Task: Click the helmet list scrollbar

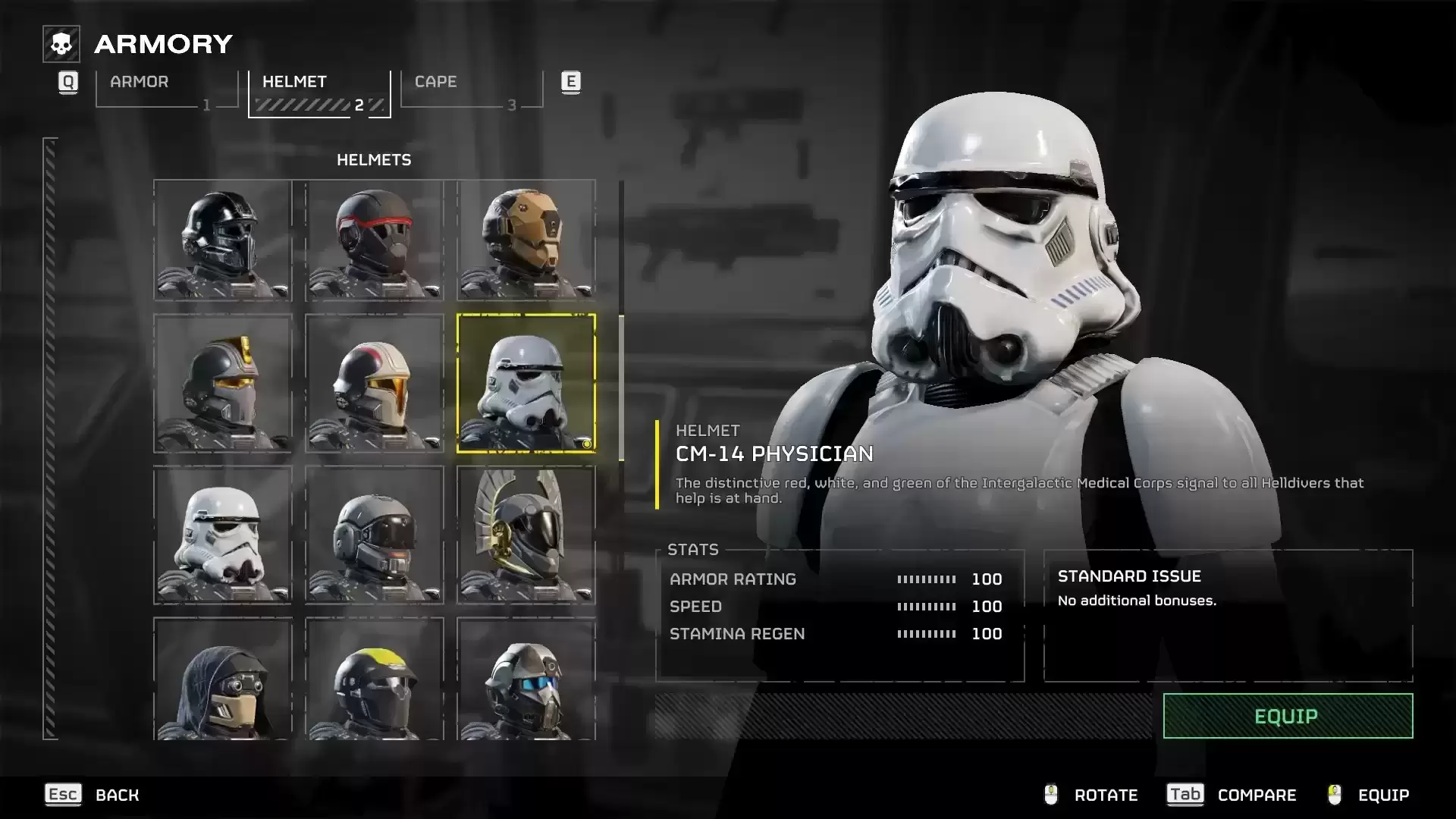Action: pos(622,387)
